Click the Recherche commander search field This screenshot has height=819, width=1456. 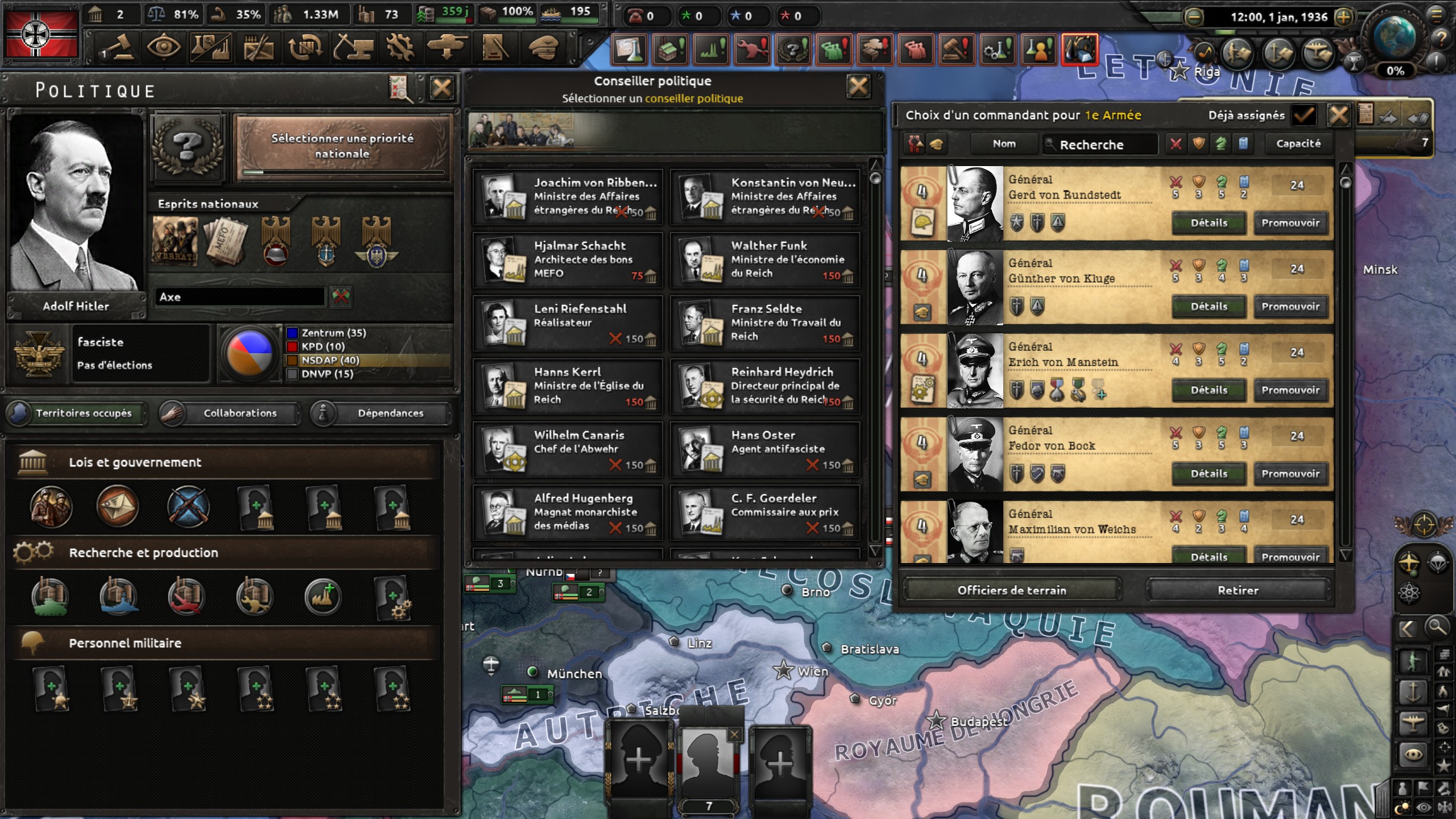1101,144
